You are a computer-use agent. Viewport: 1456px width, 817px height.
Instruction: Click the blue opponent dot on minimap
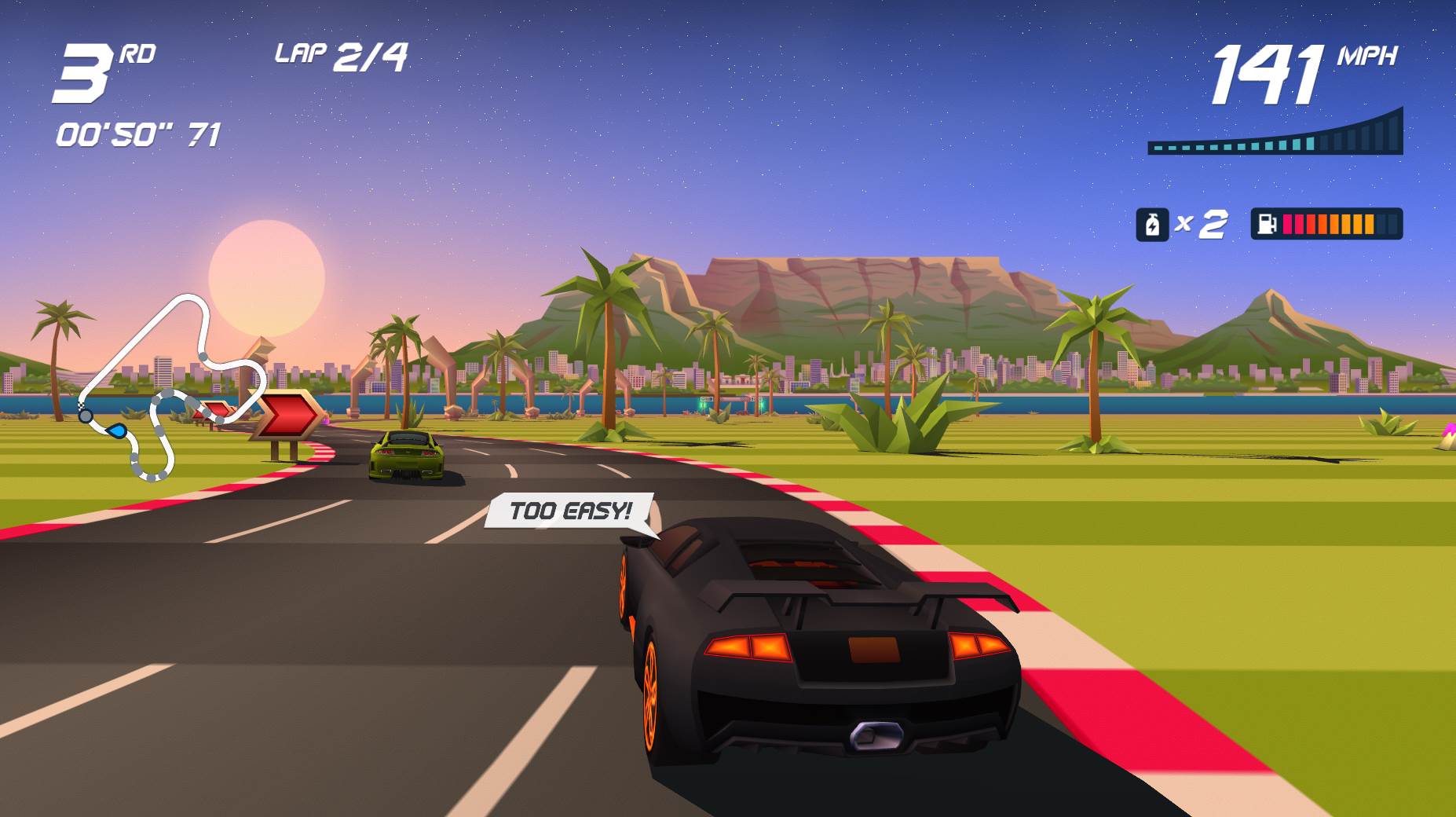point(115,430)
